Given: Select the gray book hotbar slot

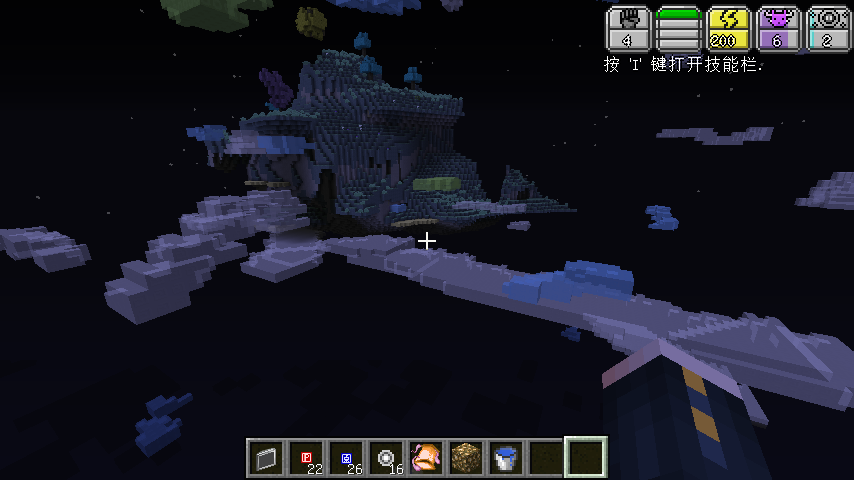Looking at the screenshot, I should tap(266, 458).
